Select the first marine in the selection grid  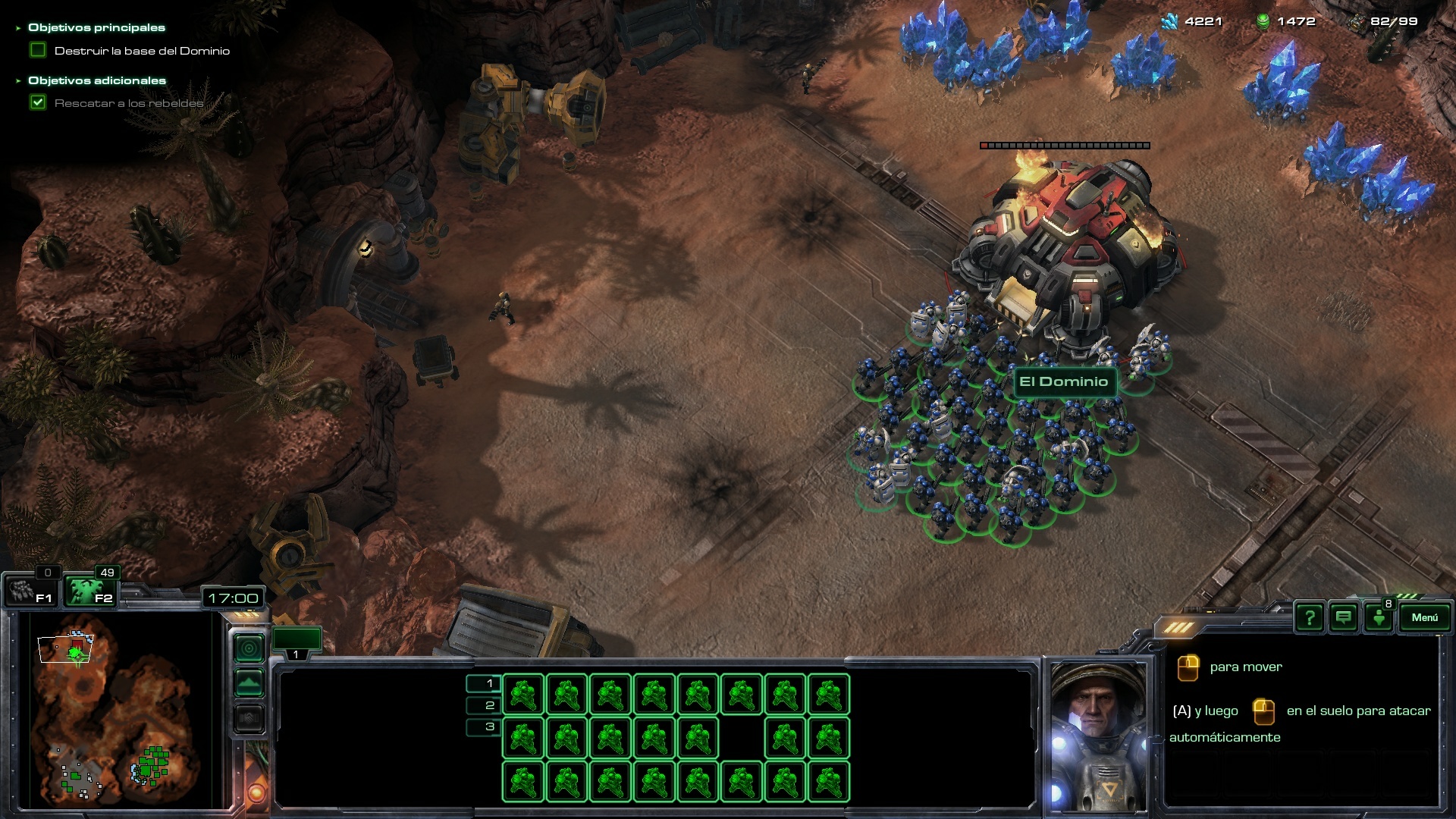(523, 695)
